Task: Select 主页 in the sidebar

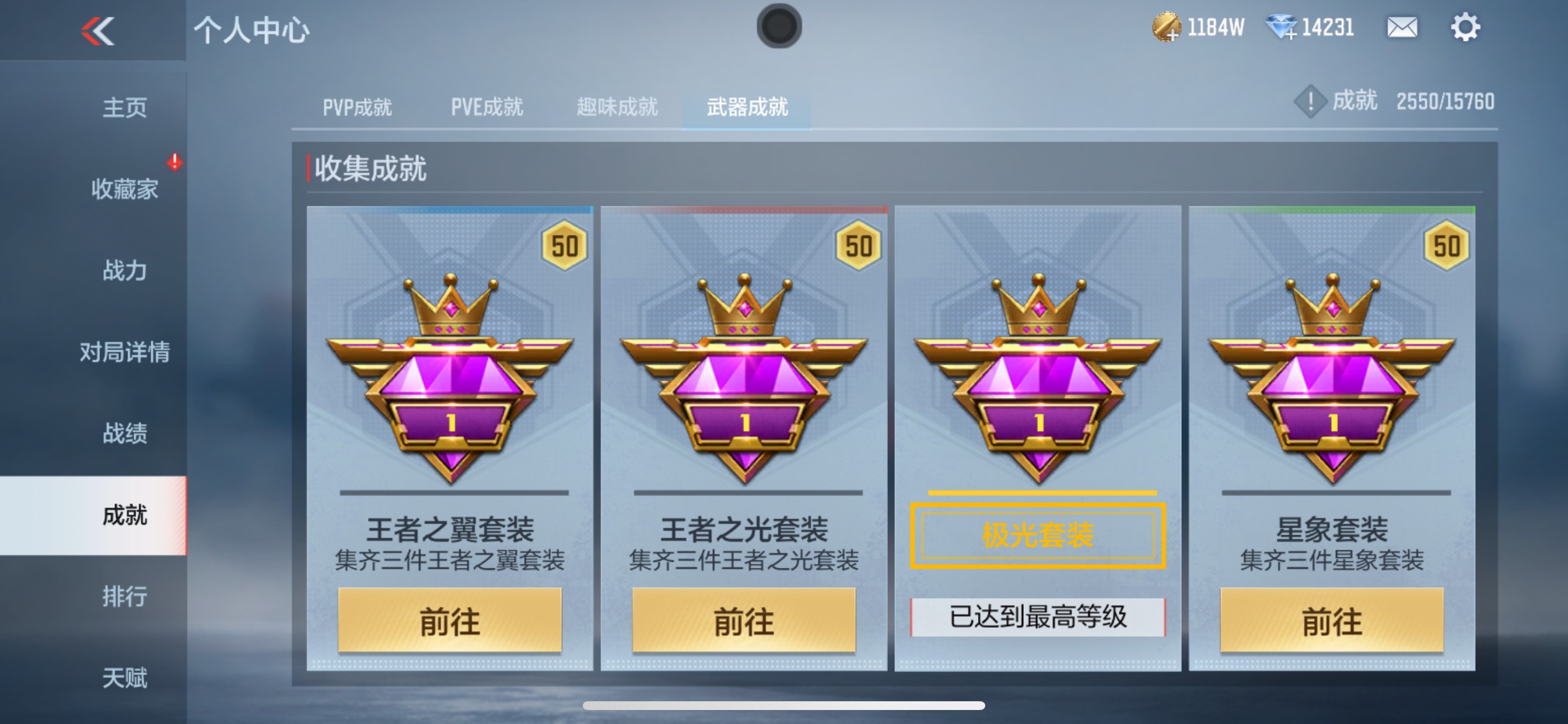Action: pos(126,107)
